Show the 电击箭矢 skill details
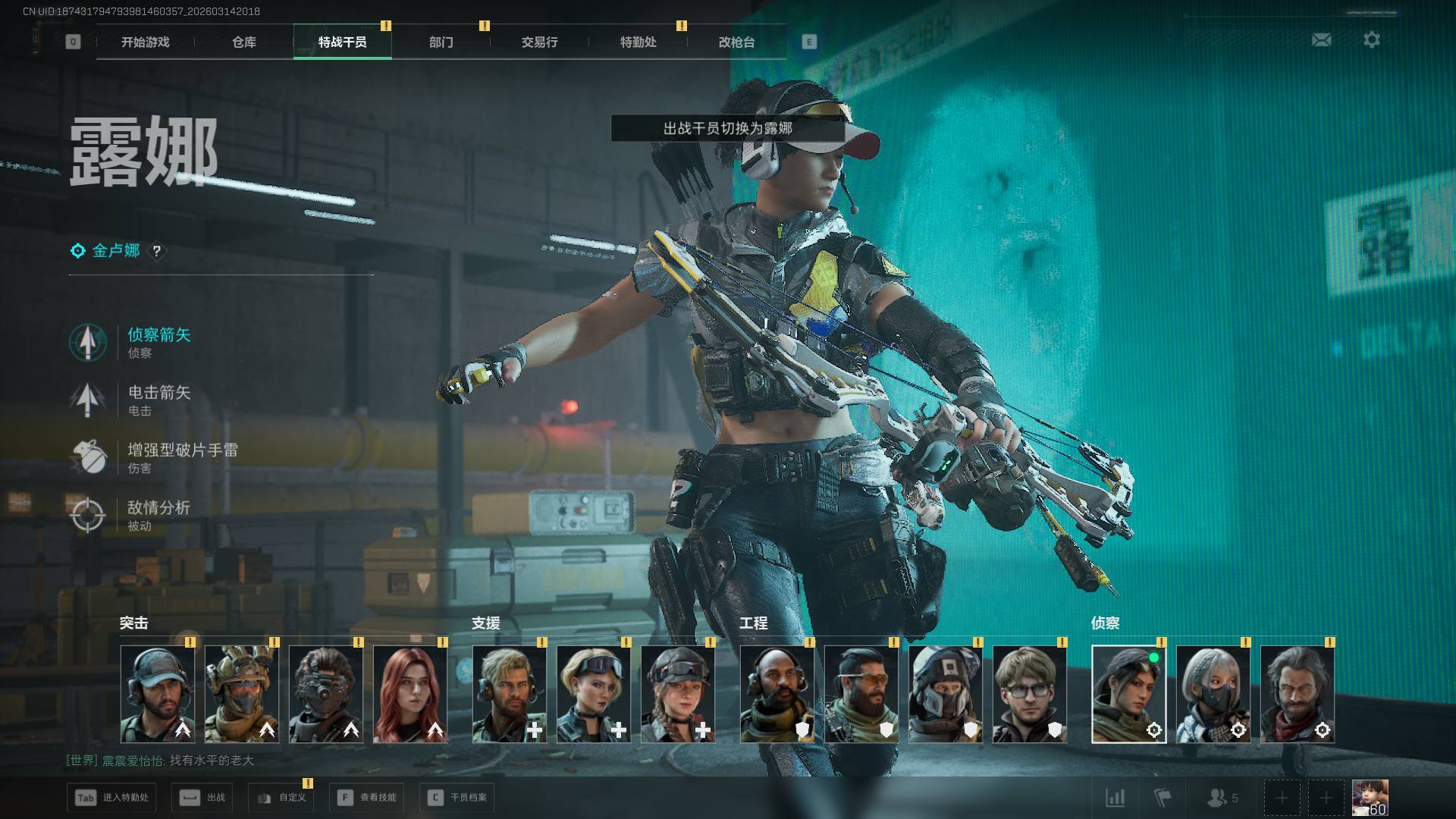Screen dimensions: 1456x819 [x=158, y=400]
